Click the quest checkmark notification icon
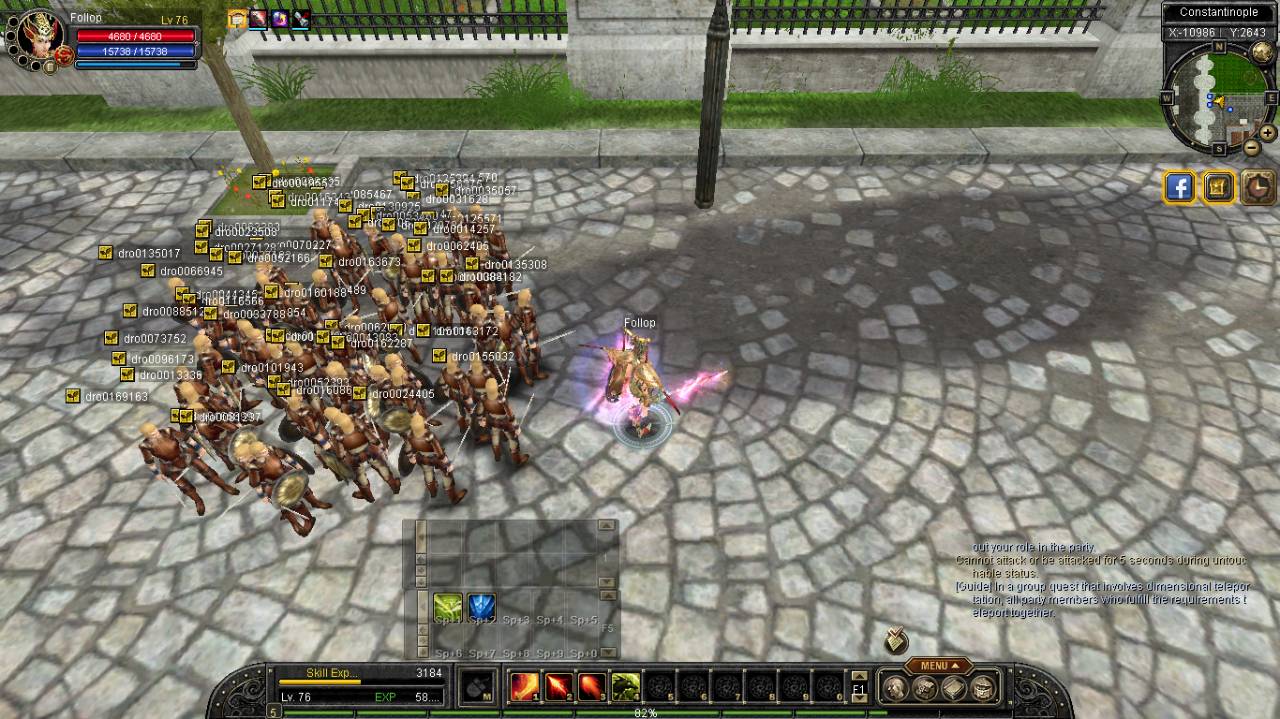Image resolution: width=1280 pixels, height=719 pixels. [x=896, y=640]
